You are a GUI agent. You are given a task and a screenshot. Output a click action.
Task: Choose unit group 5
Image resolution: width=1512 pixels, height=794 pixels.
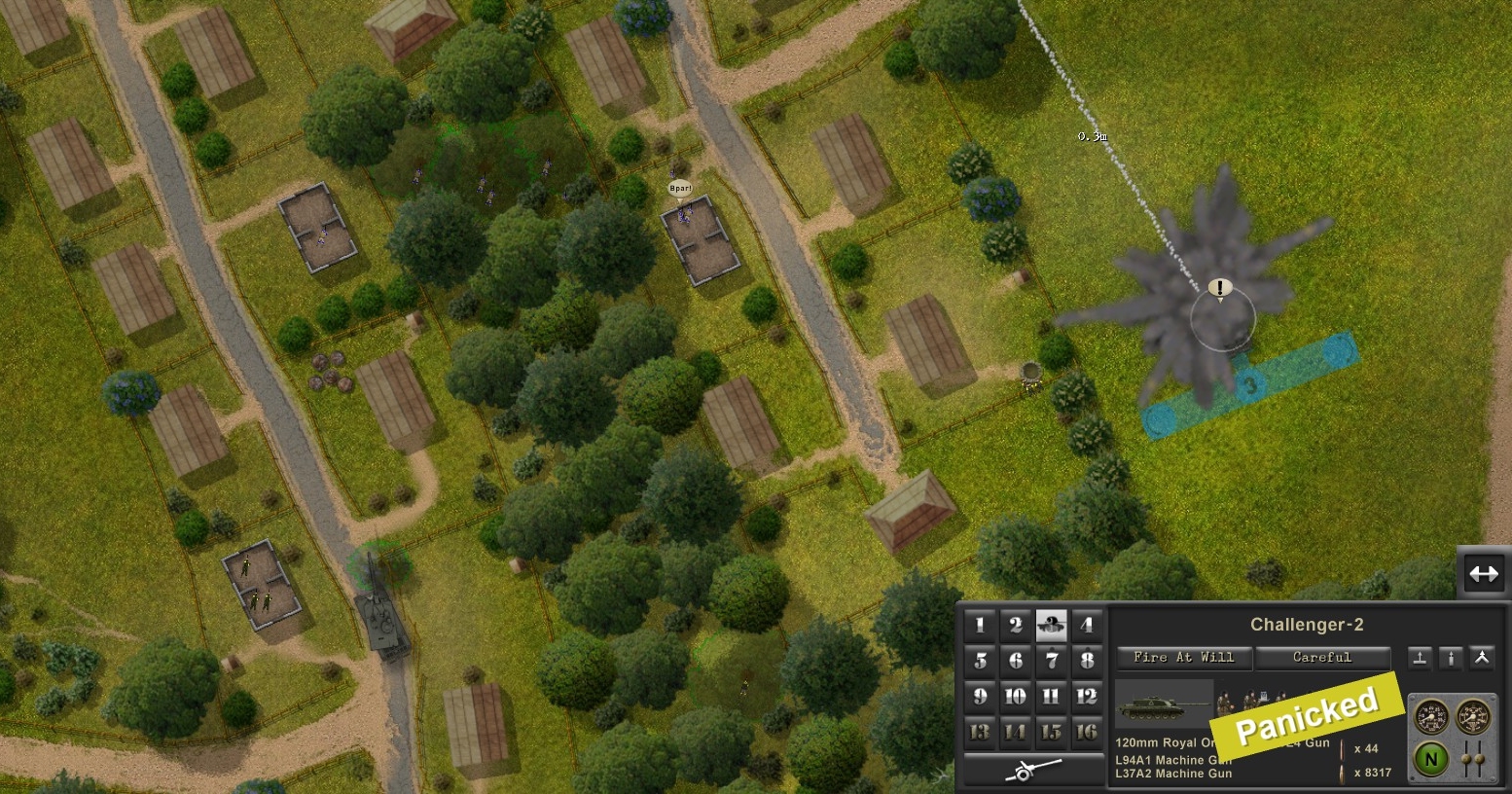[x=980, y=661]
